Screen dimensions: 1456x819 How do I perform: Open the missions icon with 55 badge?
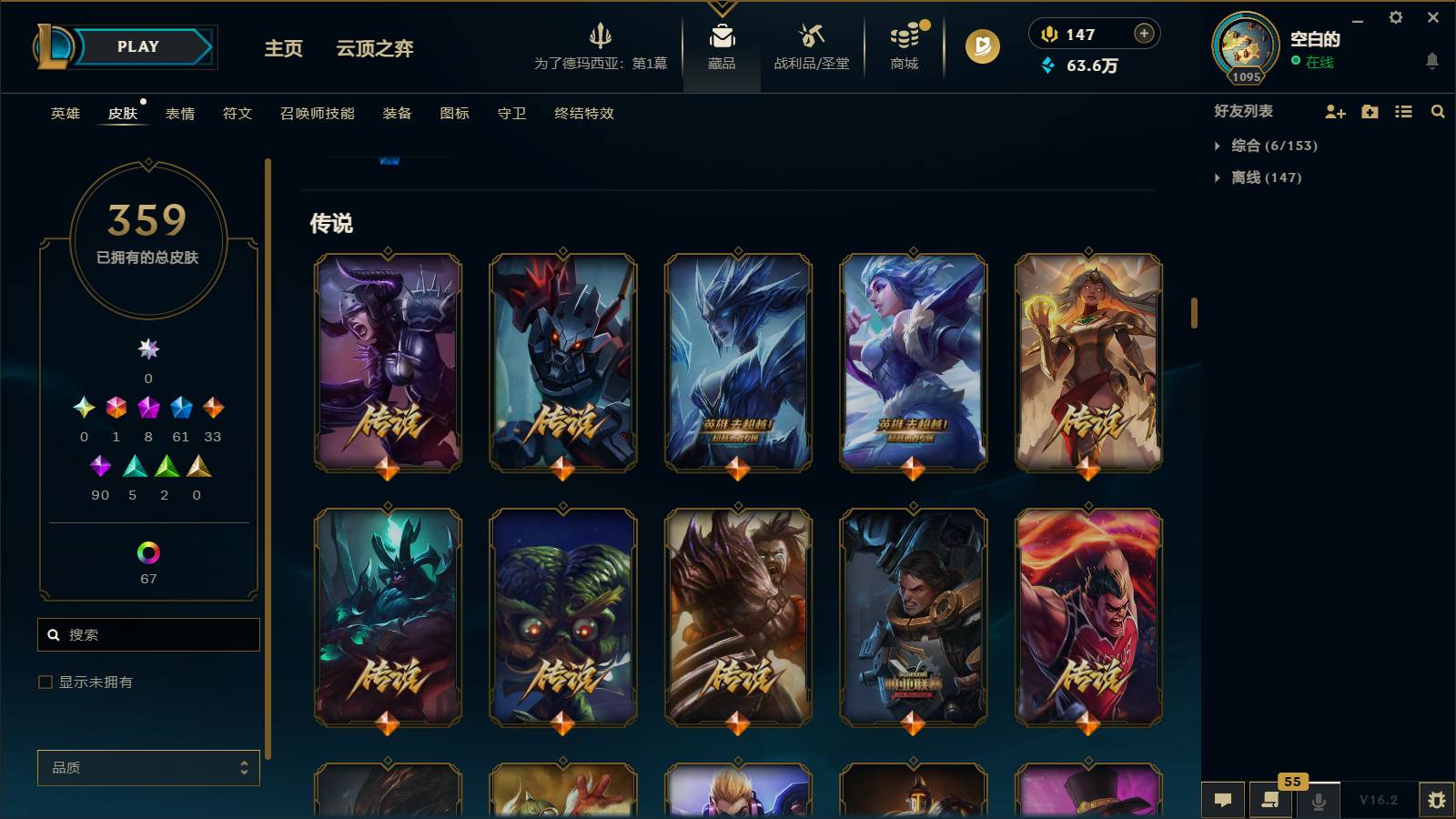[x=1270, y=800]
